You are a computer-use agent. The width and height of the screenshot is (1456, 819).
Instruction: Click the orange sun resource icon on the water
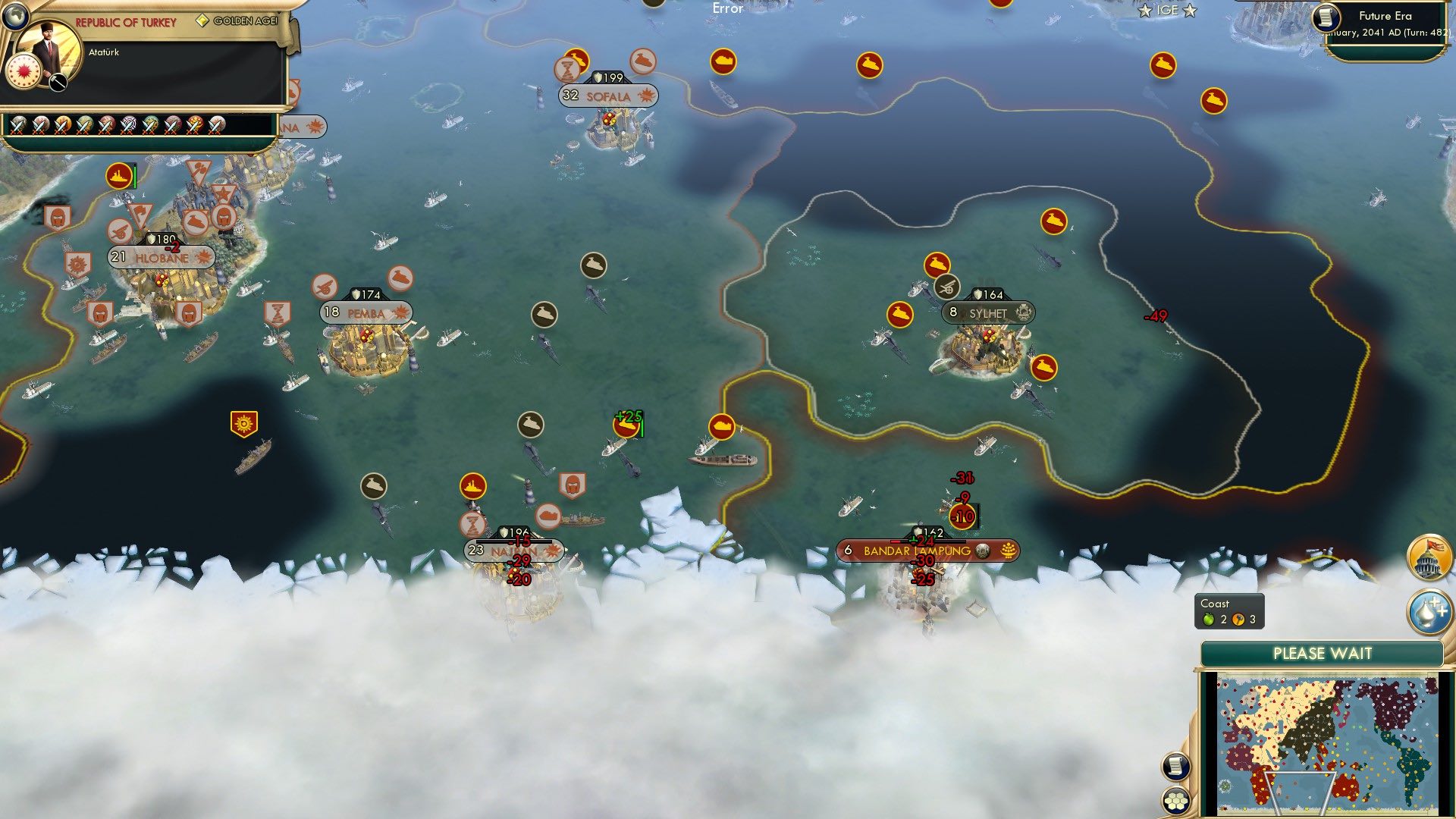click(244, 424)
